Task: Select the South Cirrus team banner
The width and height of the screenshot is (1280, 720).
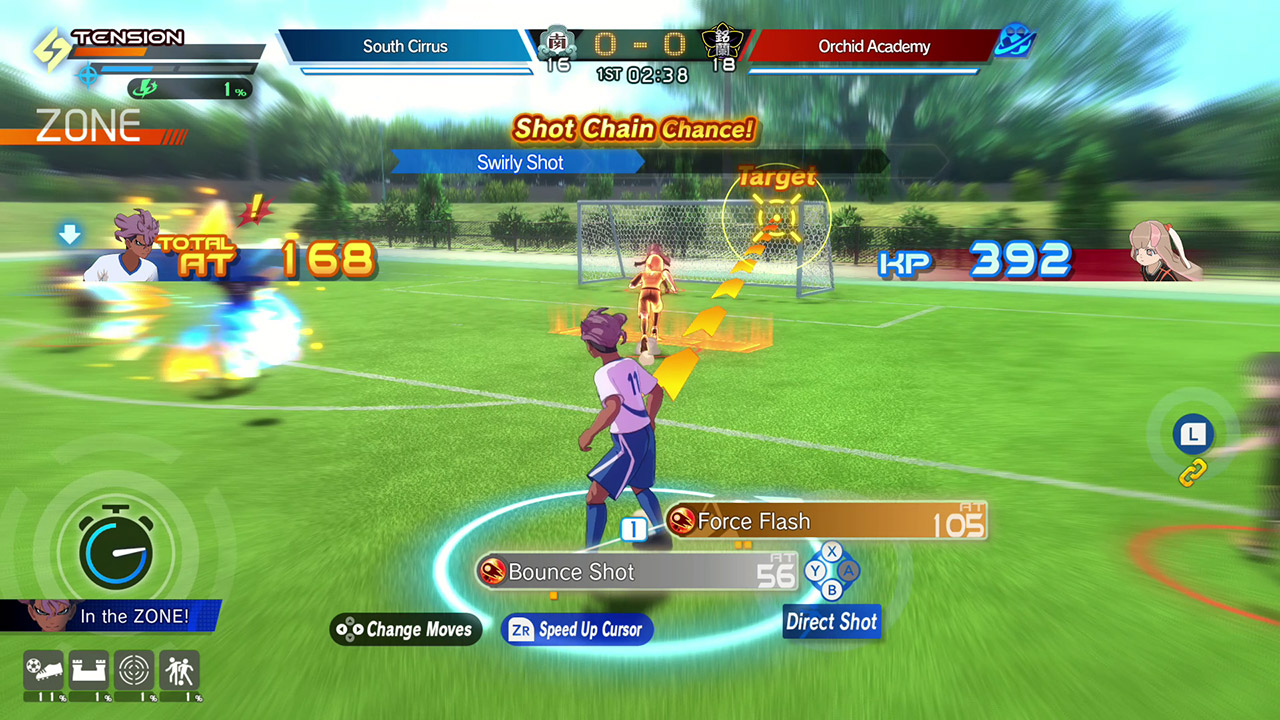Action: 406,46
